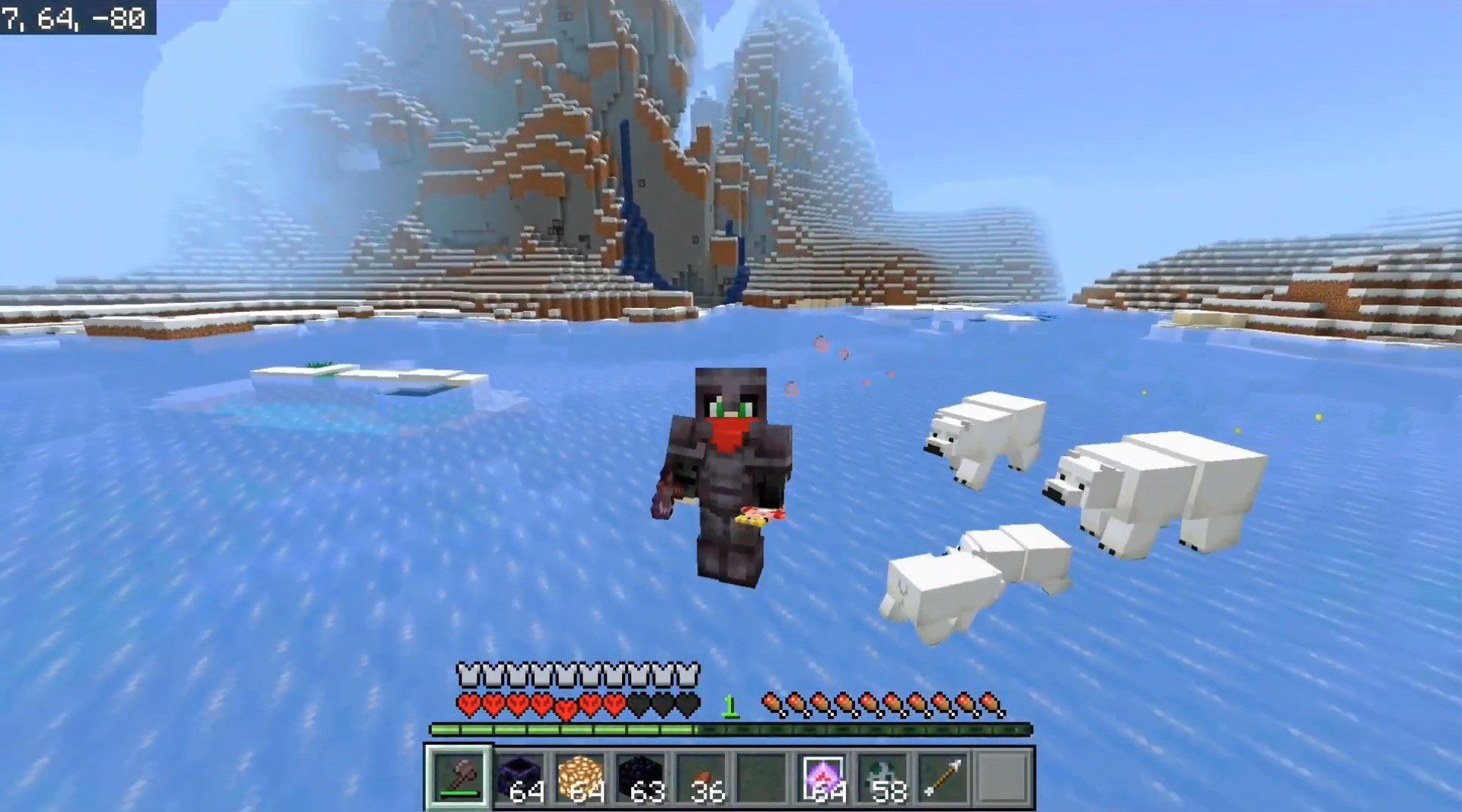This screenshot has width=1462, height=812.
Task: Choose the glowstone block slot
Action: click(580, 778)
